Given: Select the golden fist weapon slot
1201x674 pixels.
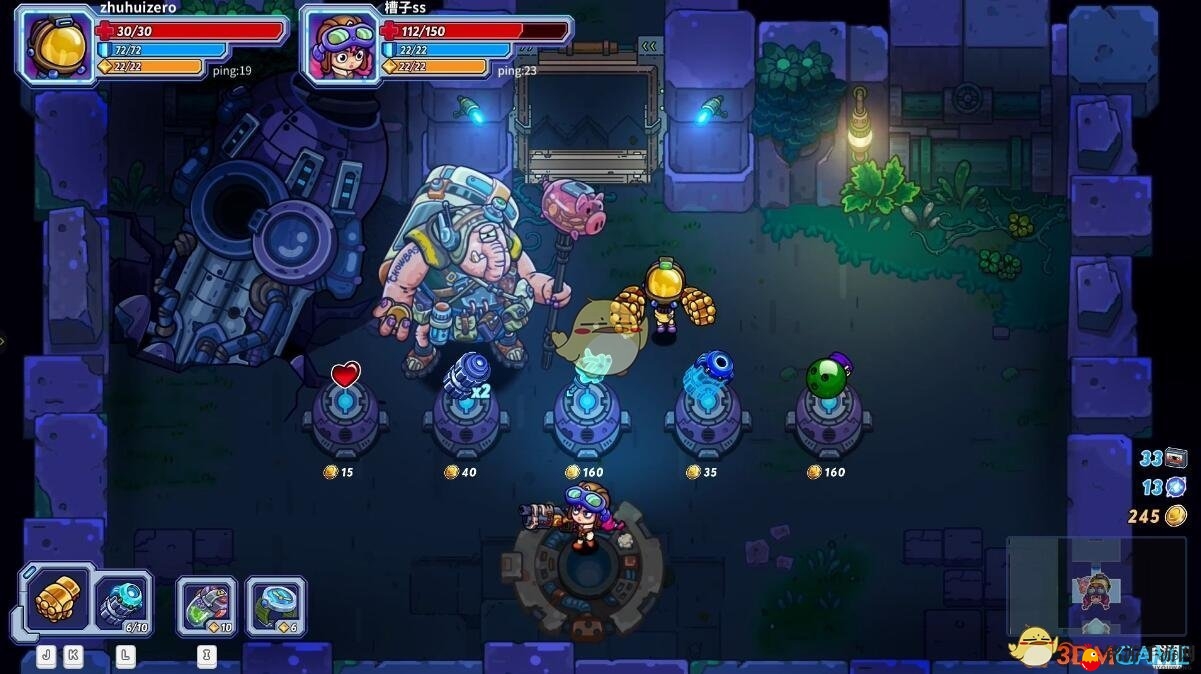Looking at the screenshot, I should pos(57,599).
